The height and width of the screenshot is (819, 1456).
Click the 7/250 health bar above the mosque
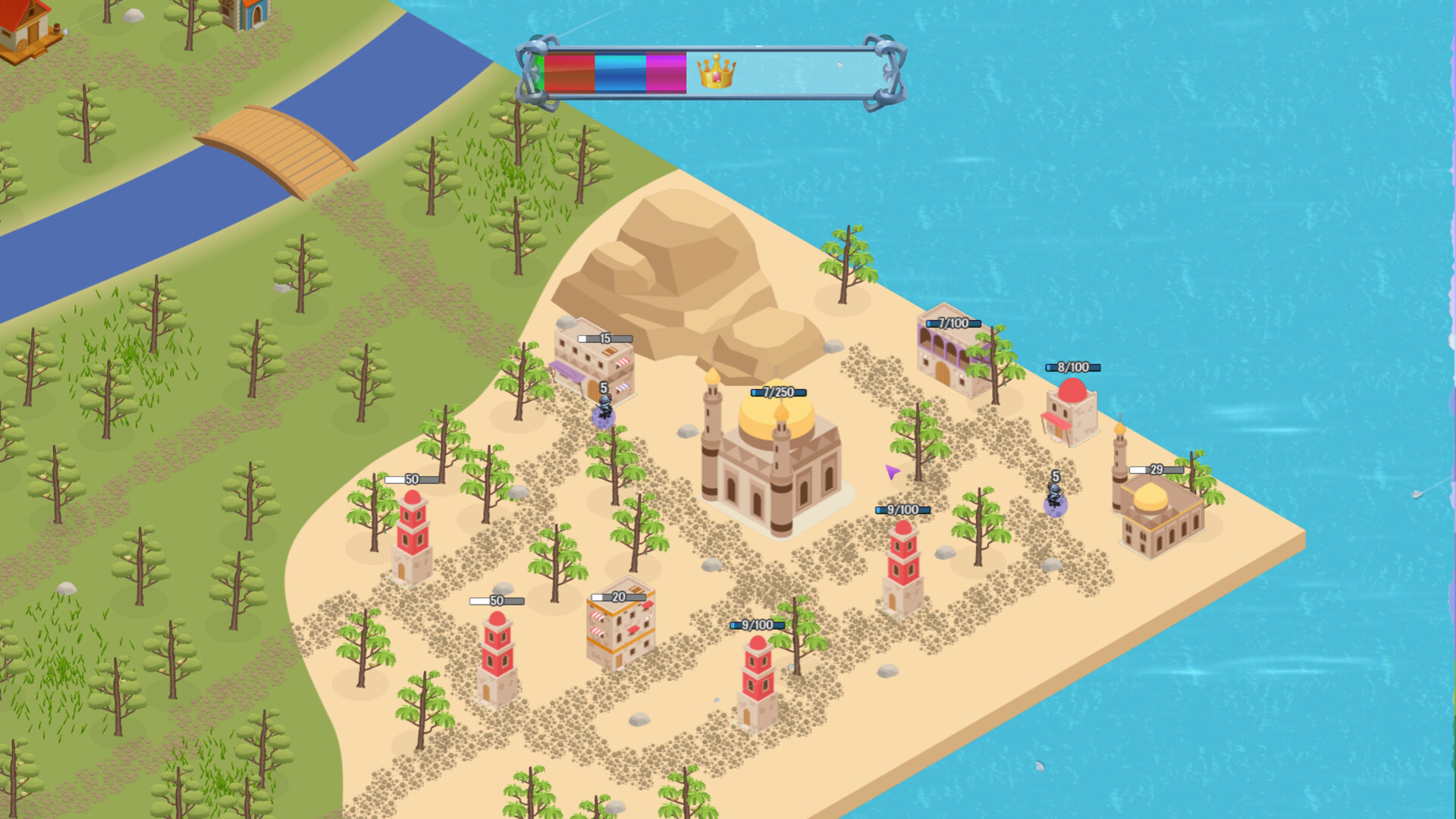click(777, 393)
